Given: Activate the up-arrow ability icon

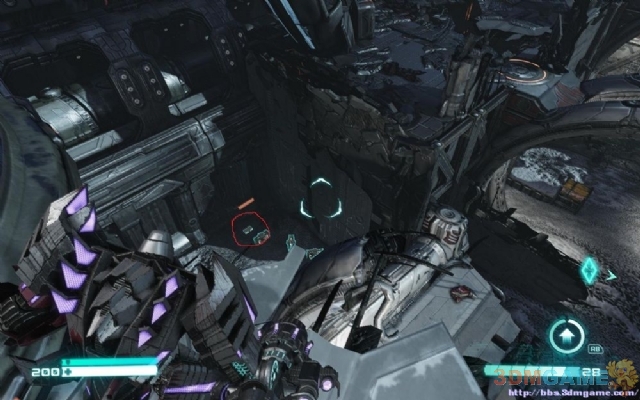Looking at the screenshot, I should coord(567,335).
